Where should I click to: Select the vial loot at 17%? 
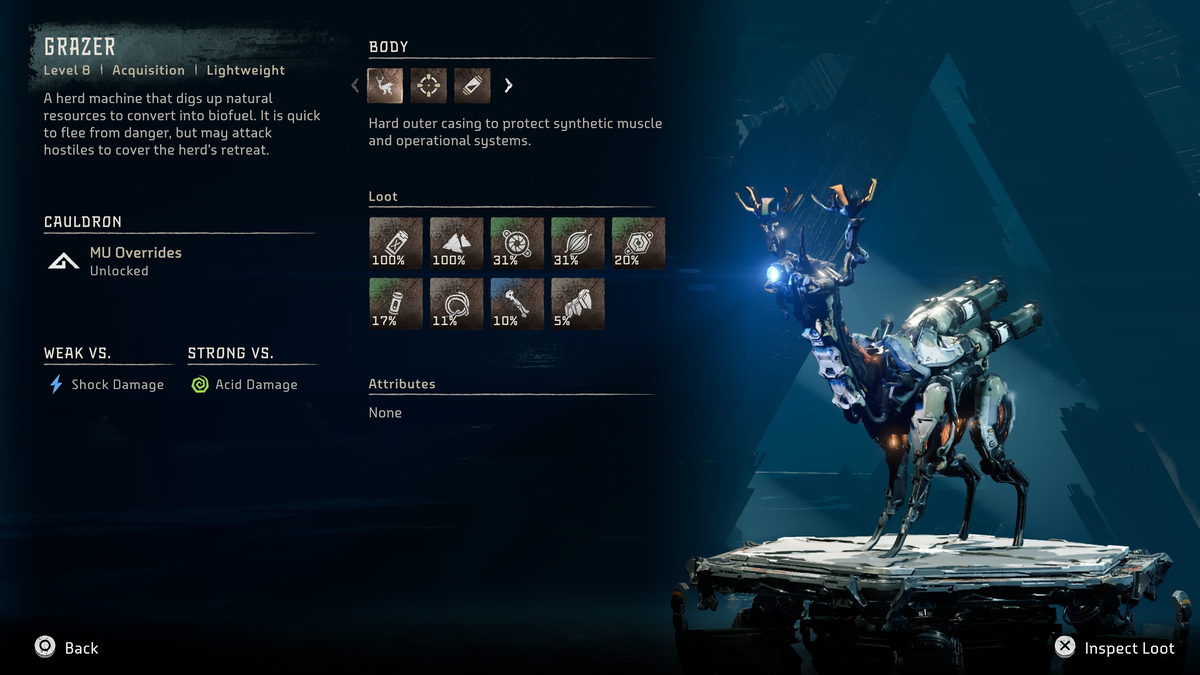(x=396, y=303)
